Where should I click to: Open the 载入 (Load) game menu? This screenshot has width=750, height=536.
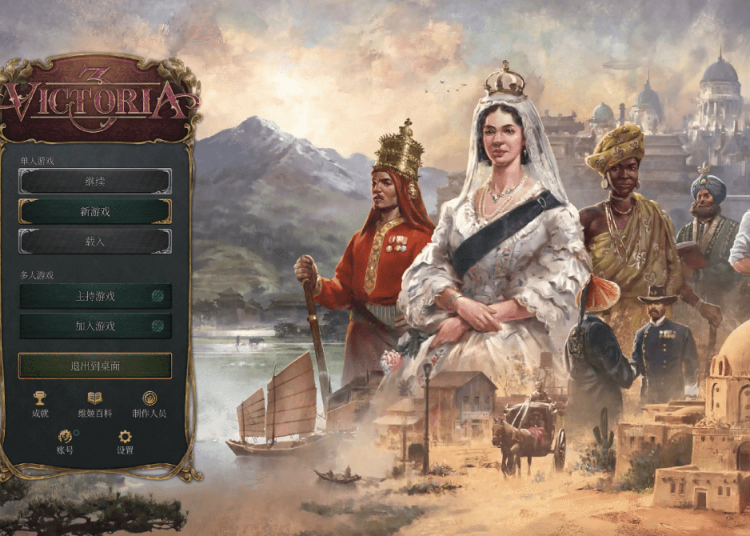tap(95, 242)
